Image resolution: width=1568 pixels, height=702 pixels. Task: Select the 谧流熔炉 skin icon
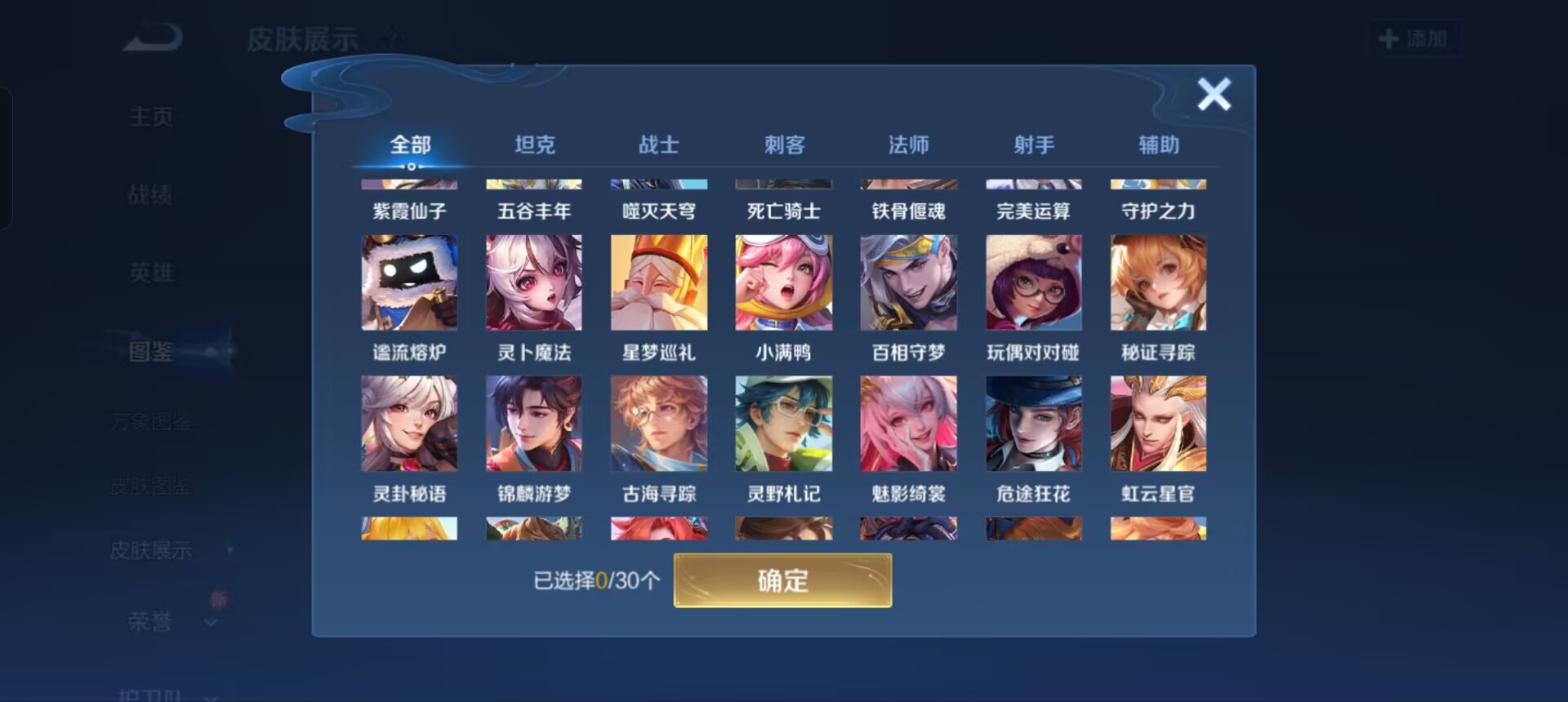409,282
